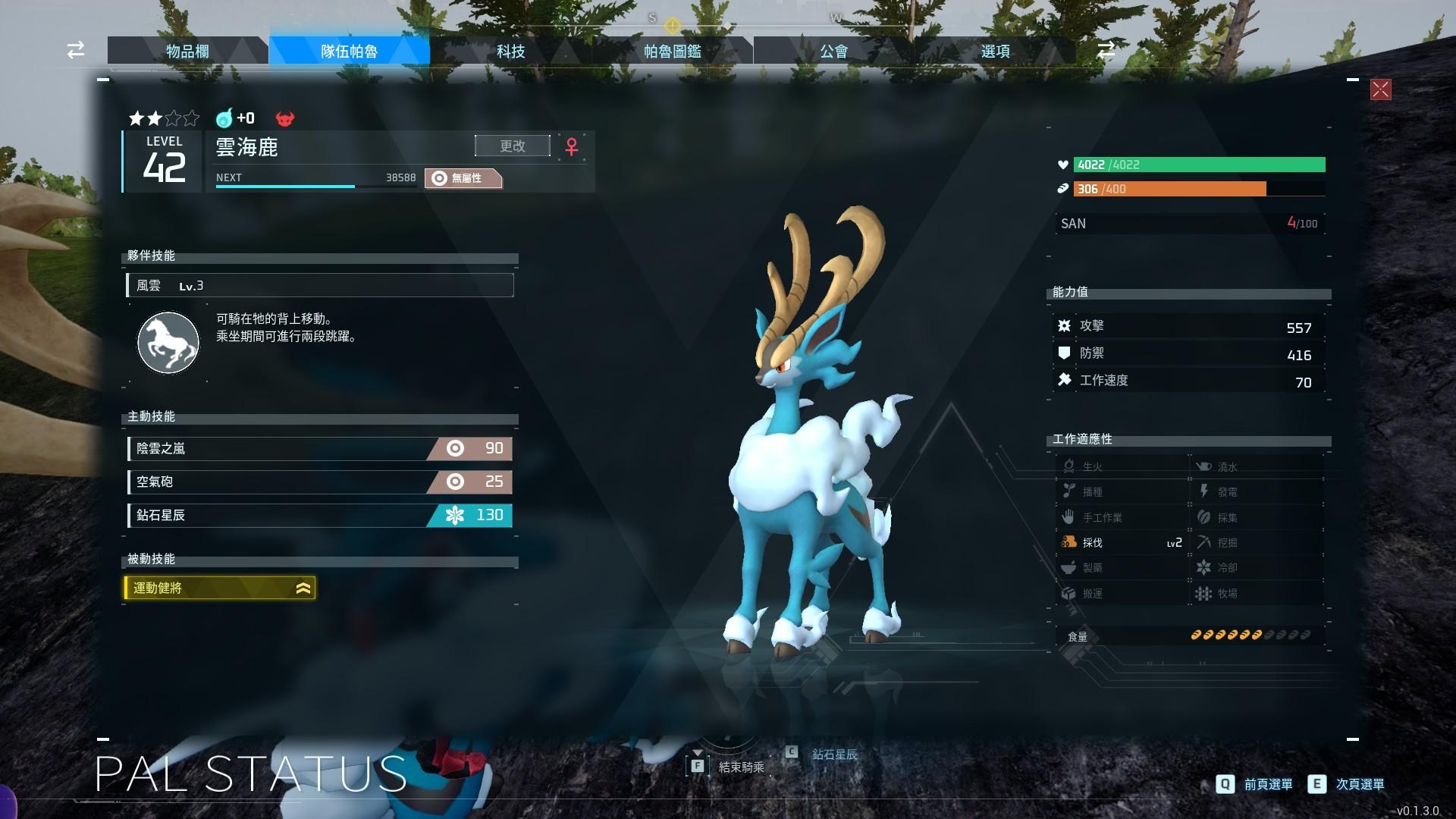Viewport: 1456px width, 819px height.
Task: Click the left tab switch arrows
Action: pos(76,50)
